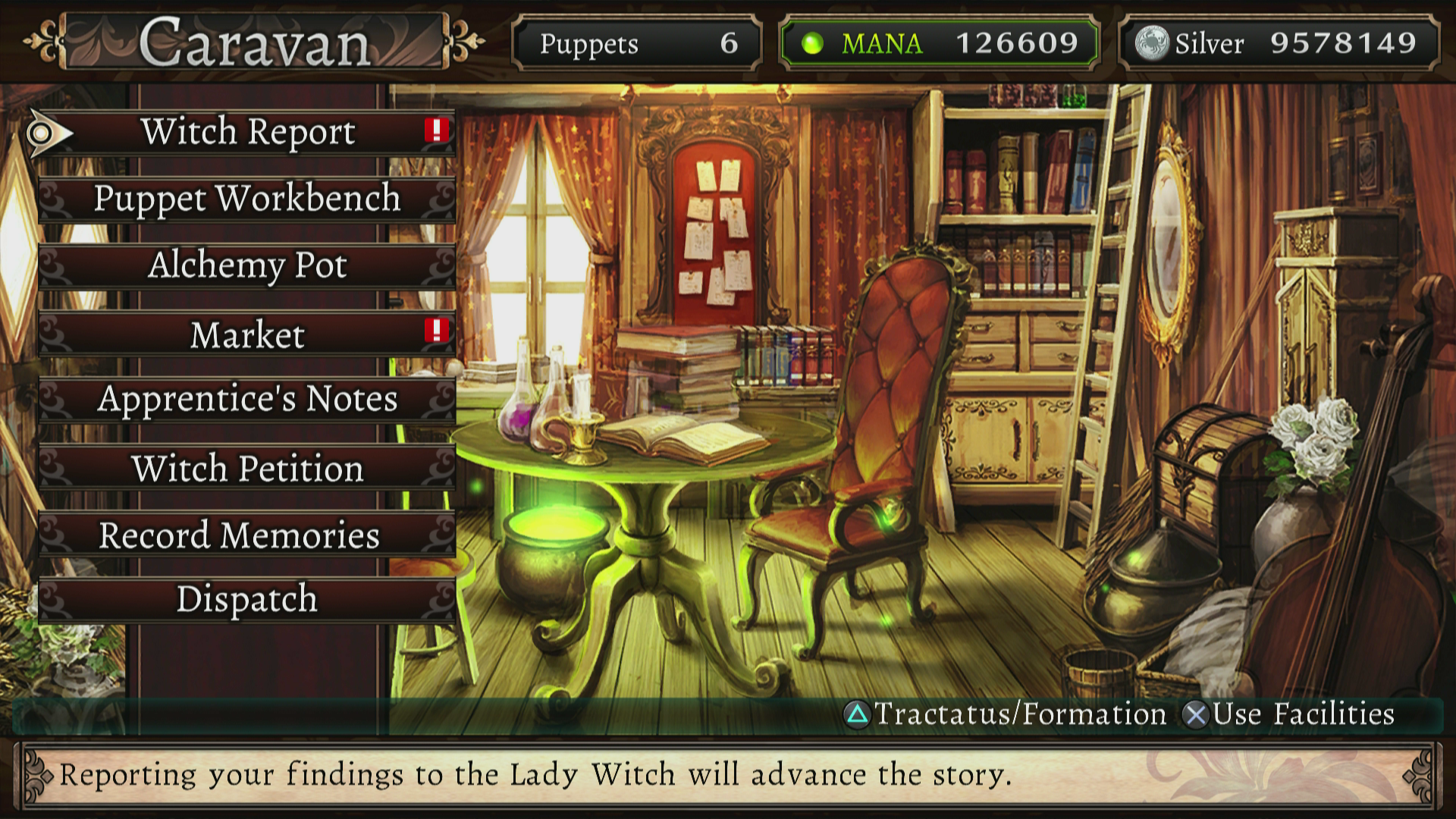The width and height of the screenshot is (1456, 819).
Task: Select Witch Petition from the list
Action: (x=246, y=469)
